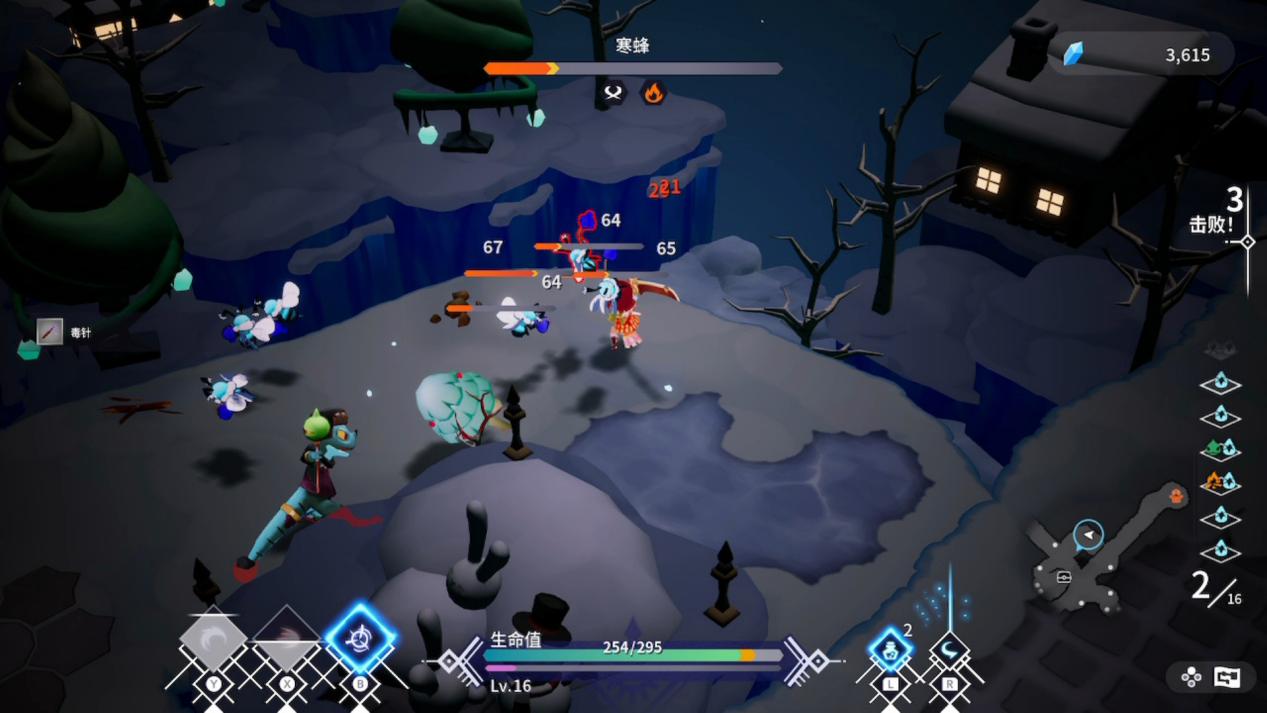Select the orange creature floor stage icon
This screenshot has width=1267, height=713.
click(1220, 482)
